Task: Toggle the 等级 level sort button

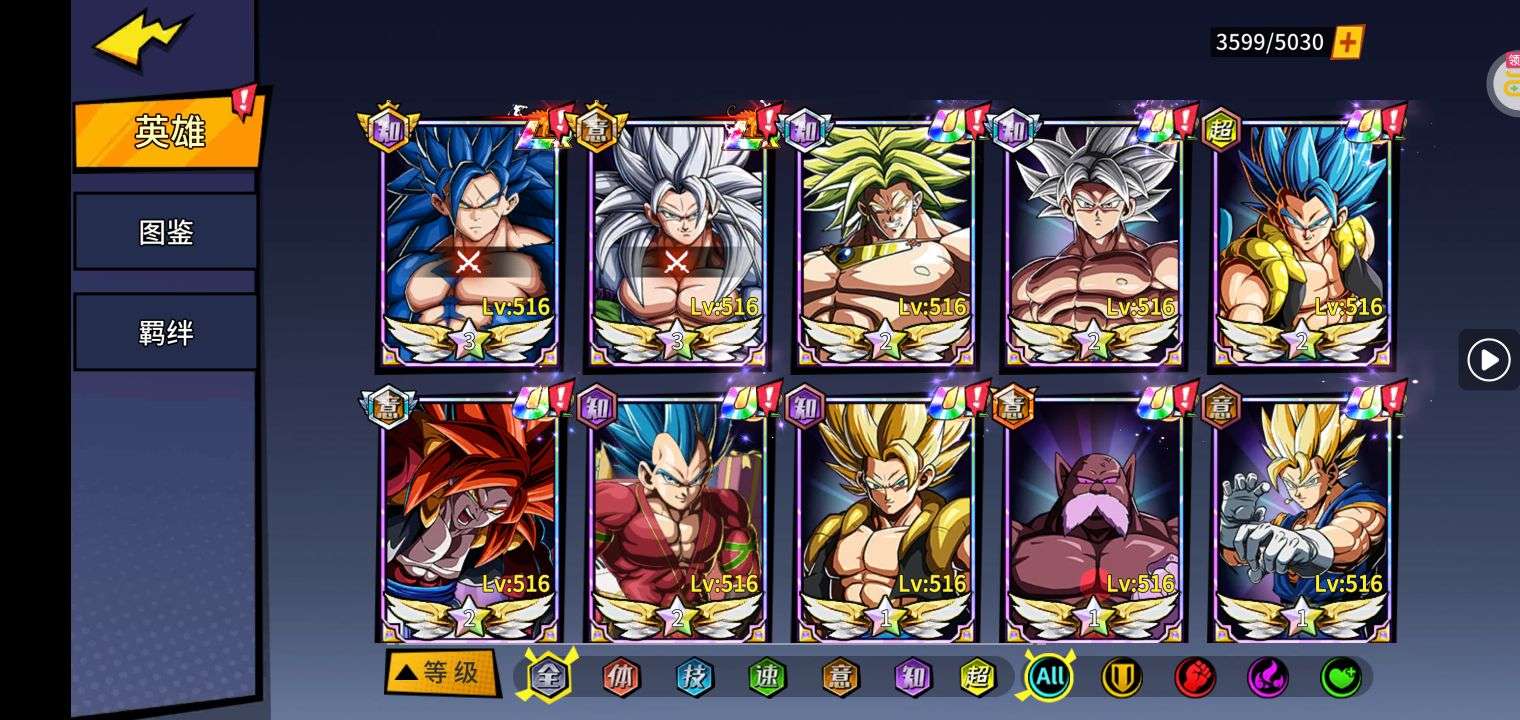Action: (x=441, y=673)
